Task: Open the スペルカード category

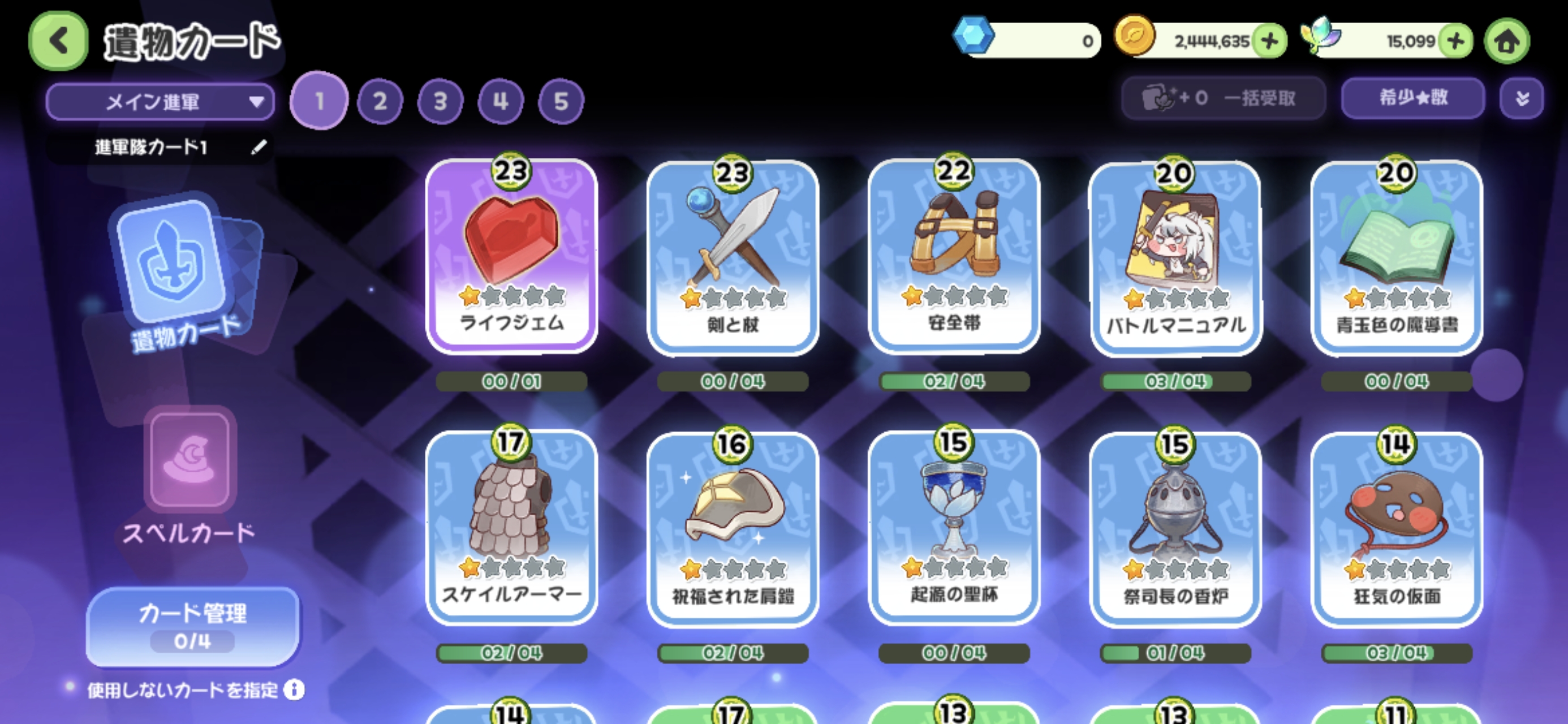Action: [x=189, y=476]
